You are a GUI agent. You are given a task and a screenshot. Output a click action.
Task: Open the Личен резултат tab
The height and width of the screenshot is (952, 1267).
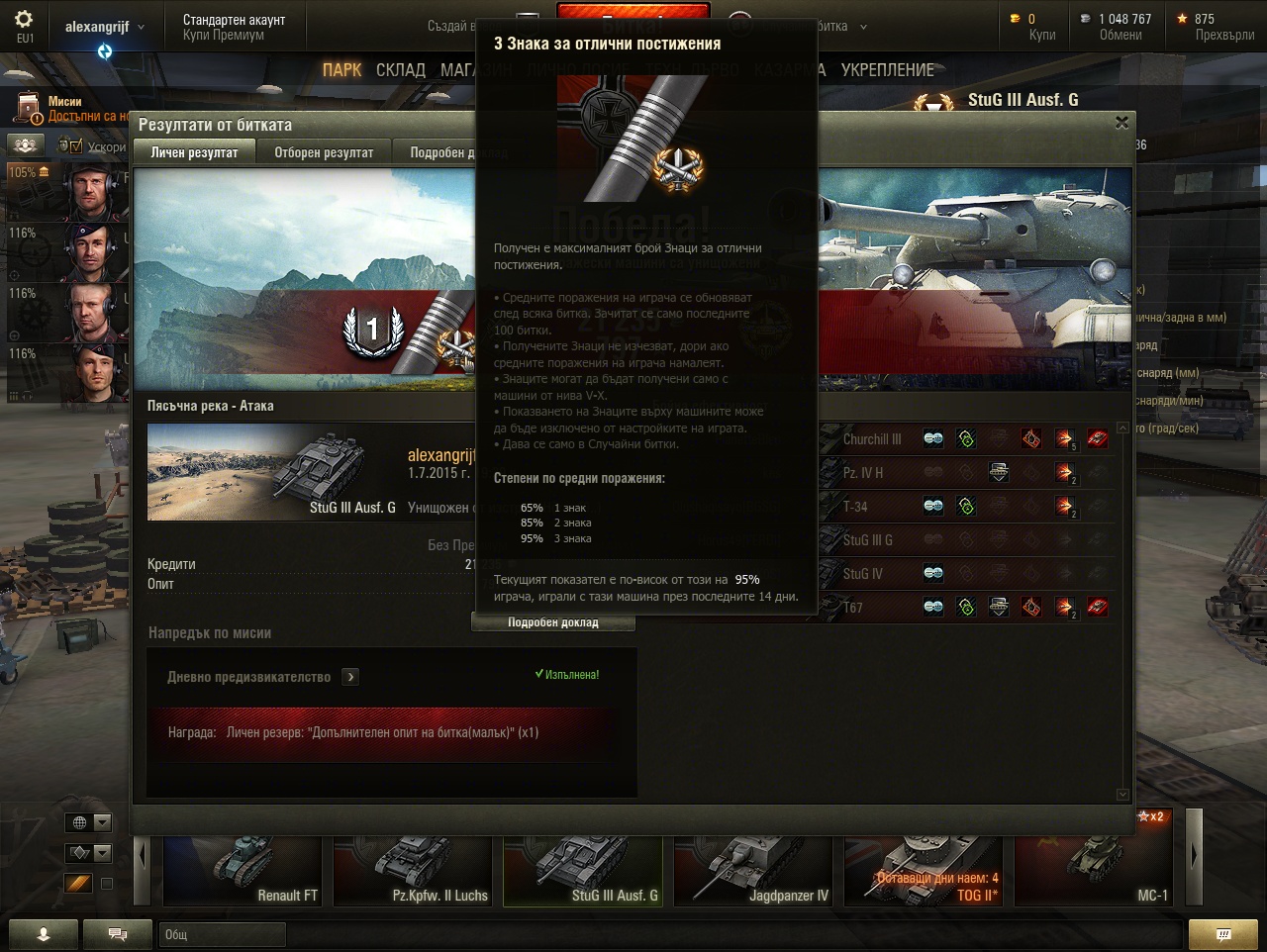coord(194,152)
